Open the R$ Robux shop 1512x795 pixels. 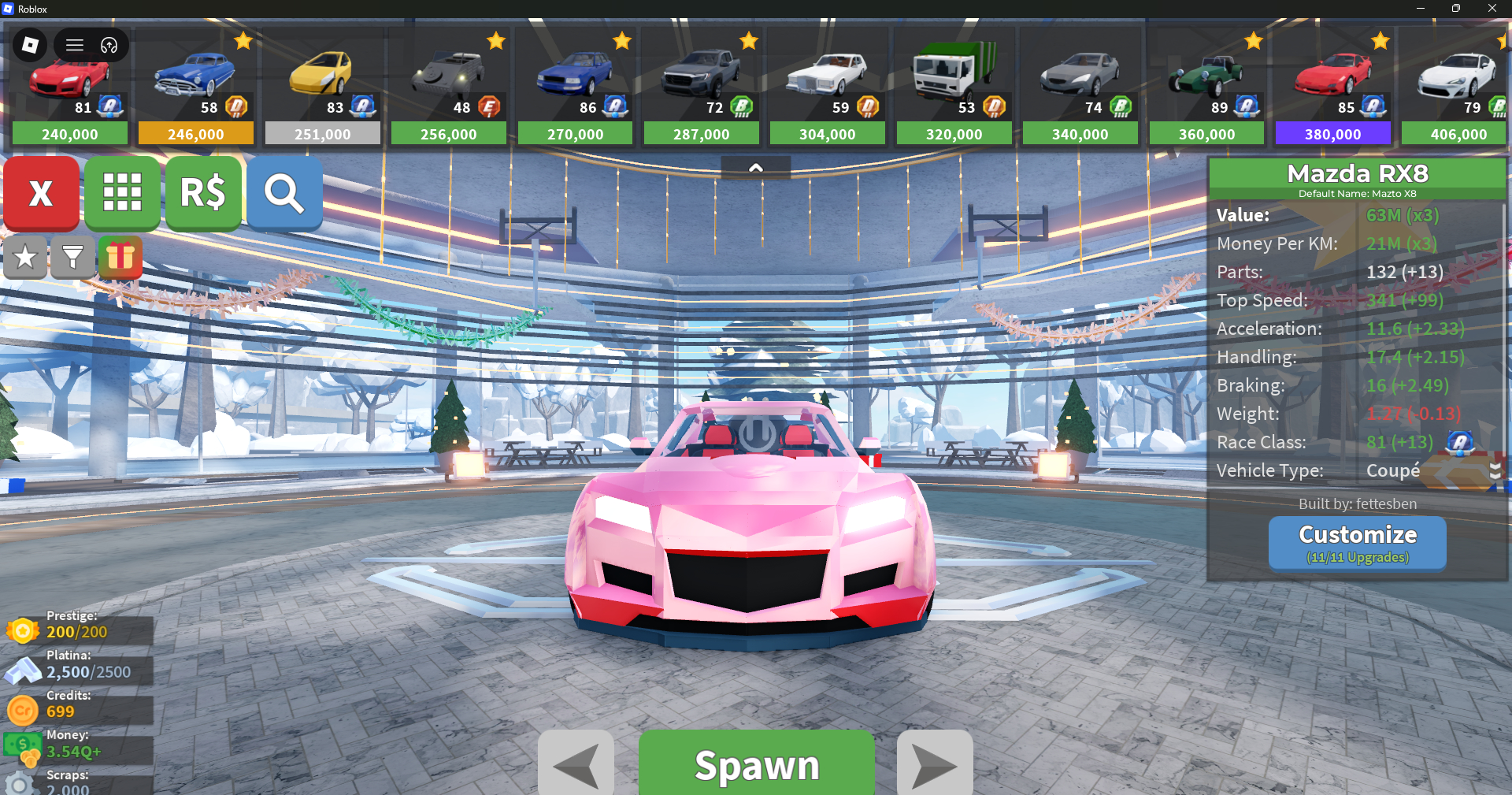203,193
